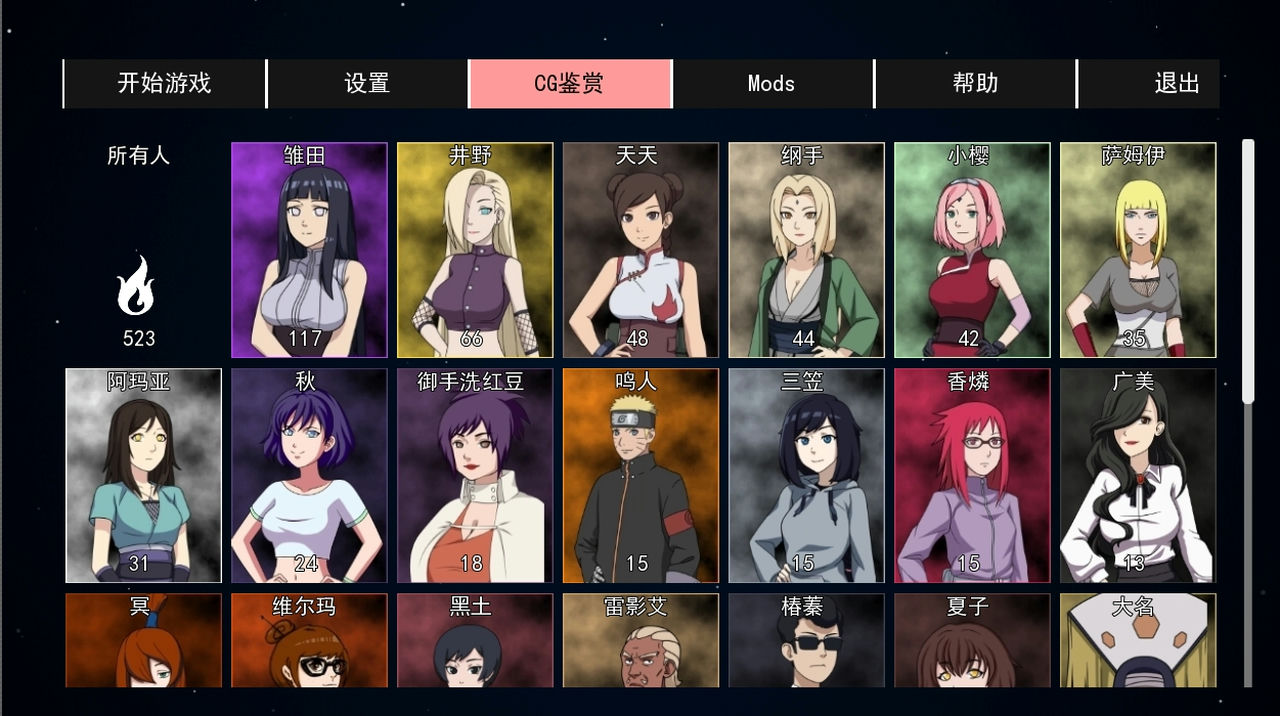
Task: Open the 秋 character card
Action: click(309, 475)
